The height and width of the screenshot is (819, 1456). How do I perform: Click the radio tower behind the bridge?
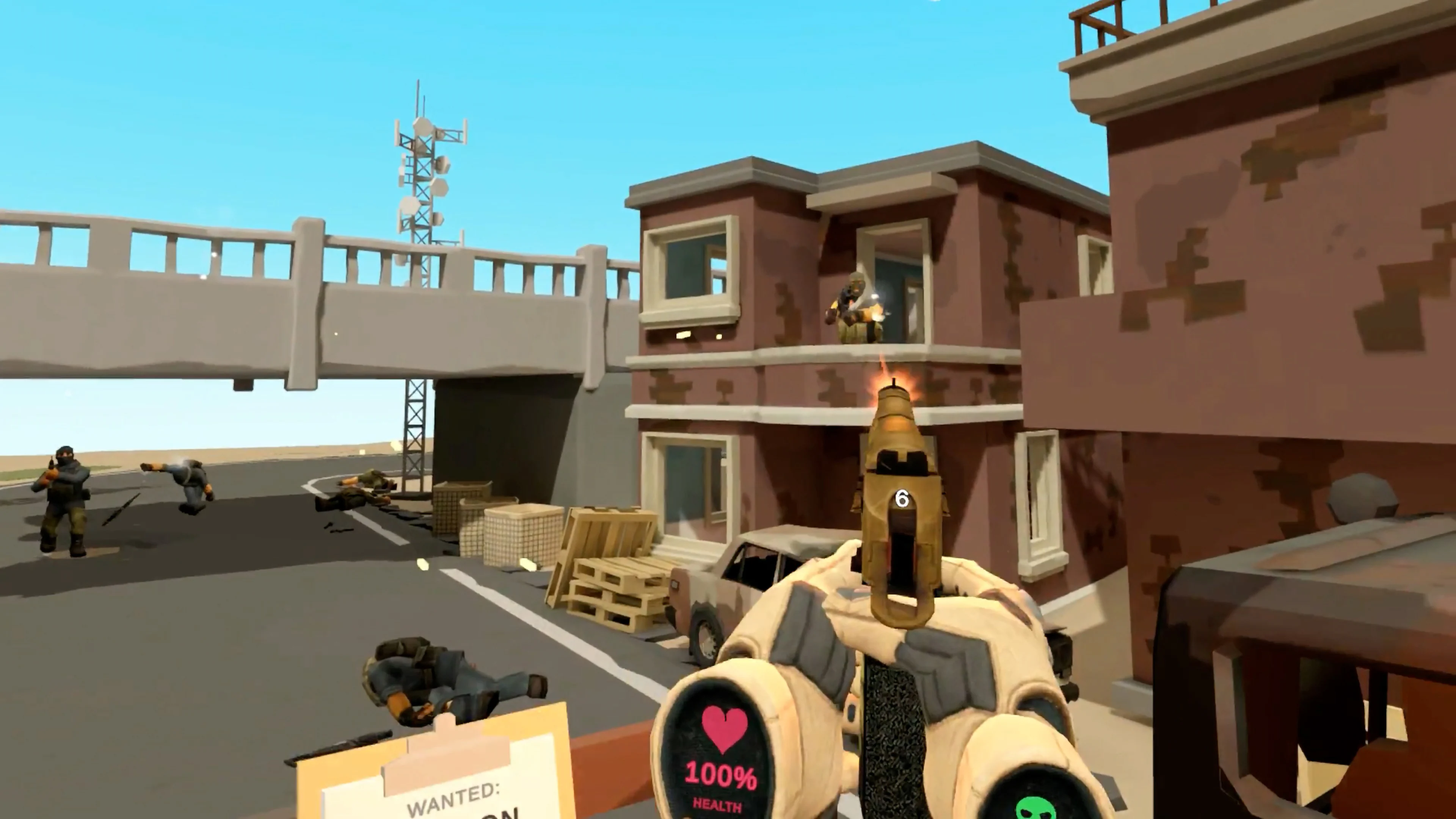coord(425,169)
